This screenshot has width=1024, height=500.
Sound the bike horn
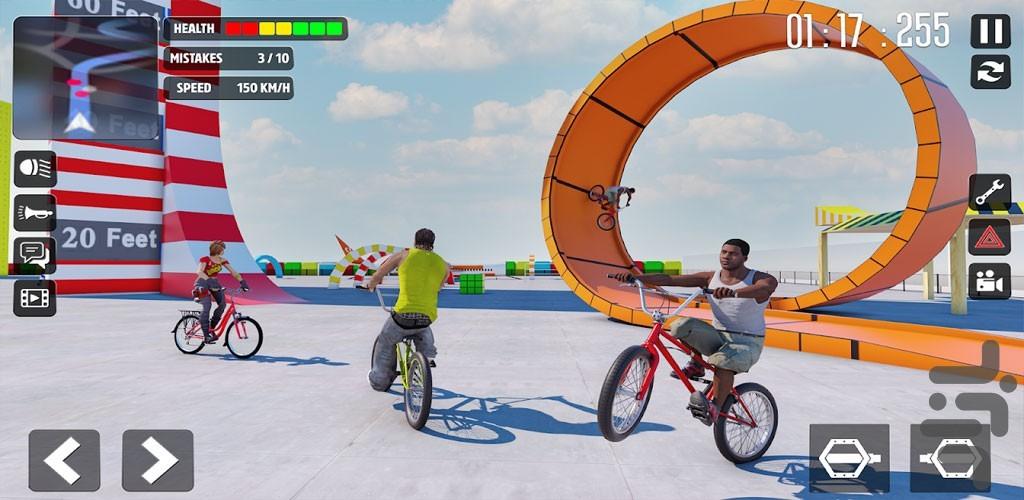pos(34,212)
